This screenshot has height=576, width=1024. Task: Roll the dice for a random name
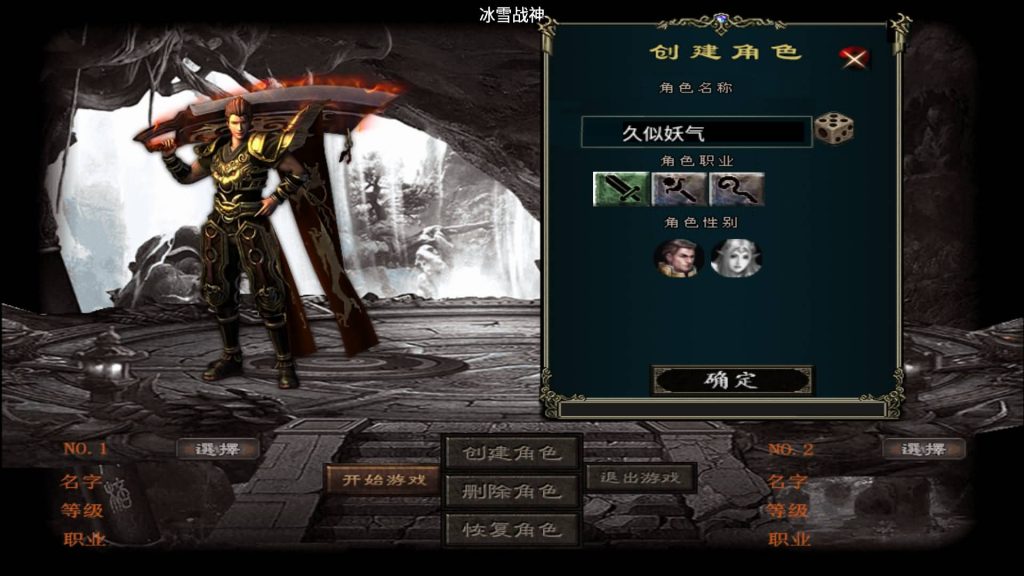point(833,129)
